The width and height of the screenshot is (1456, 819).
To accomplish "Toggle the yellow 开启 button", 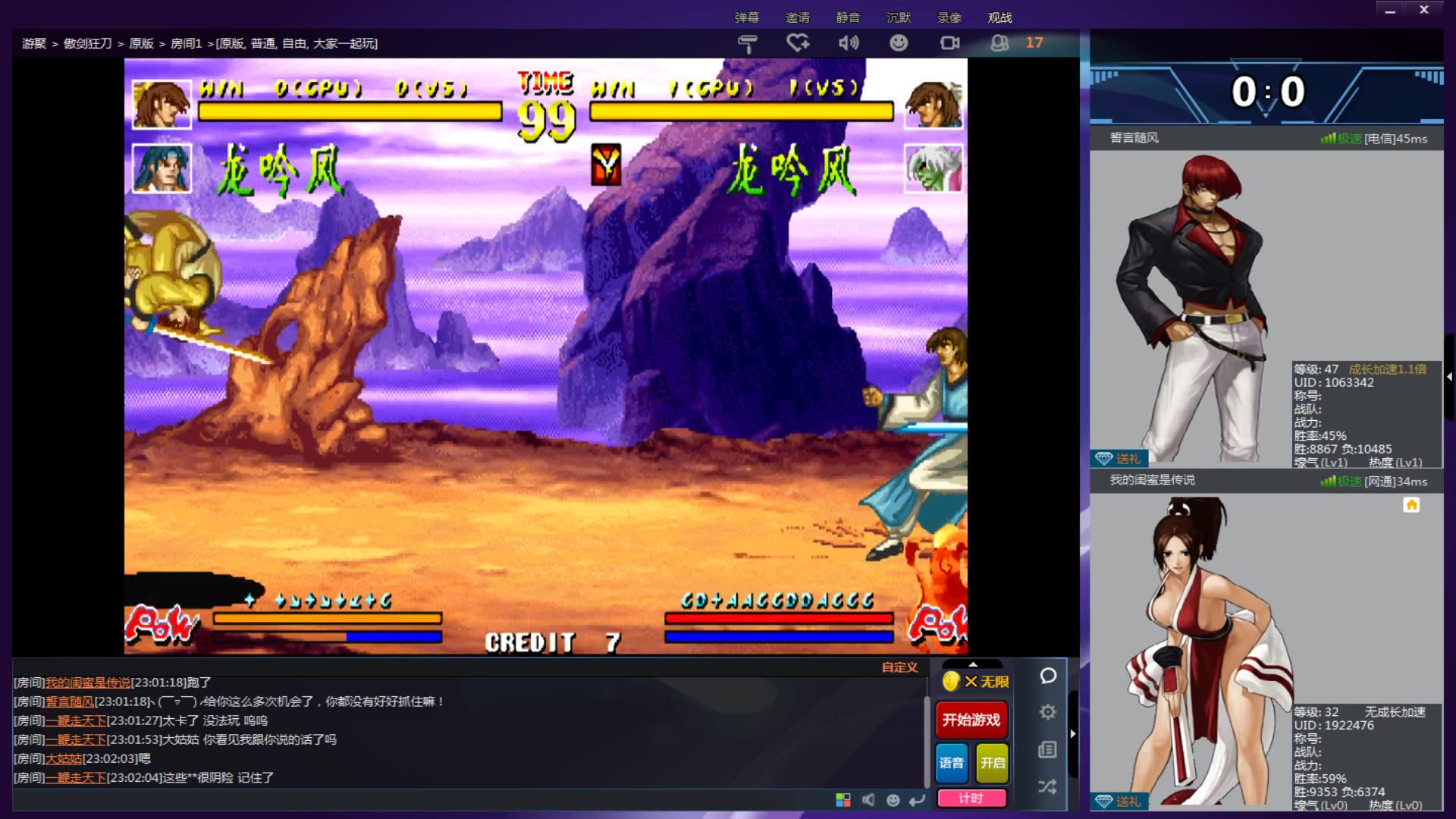I will click(992, 763).
